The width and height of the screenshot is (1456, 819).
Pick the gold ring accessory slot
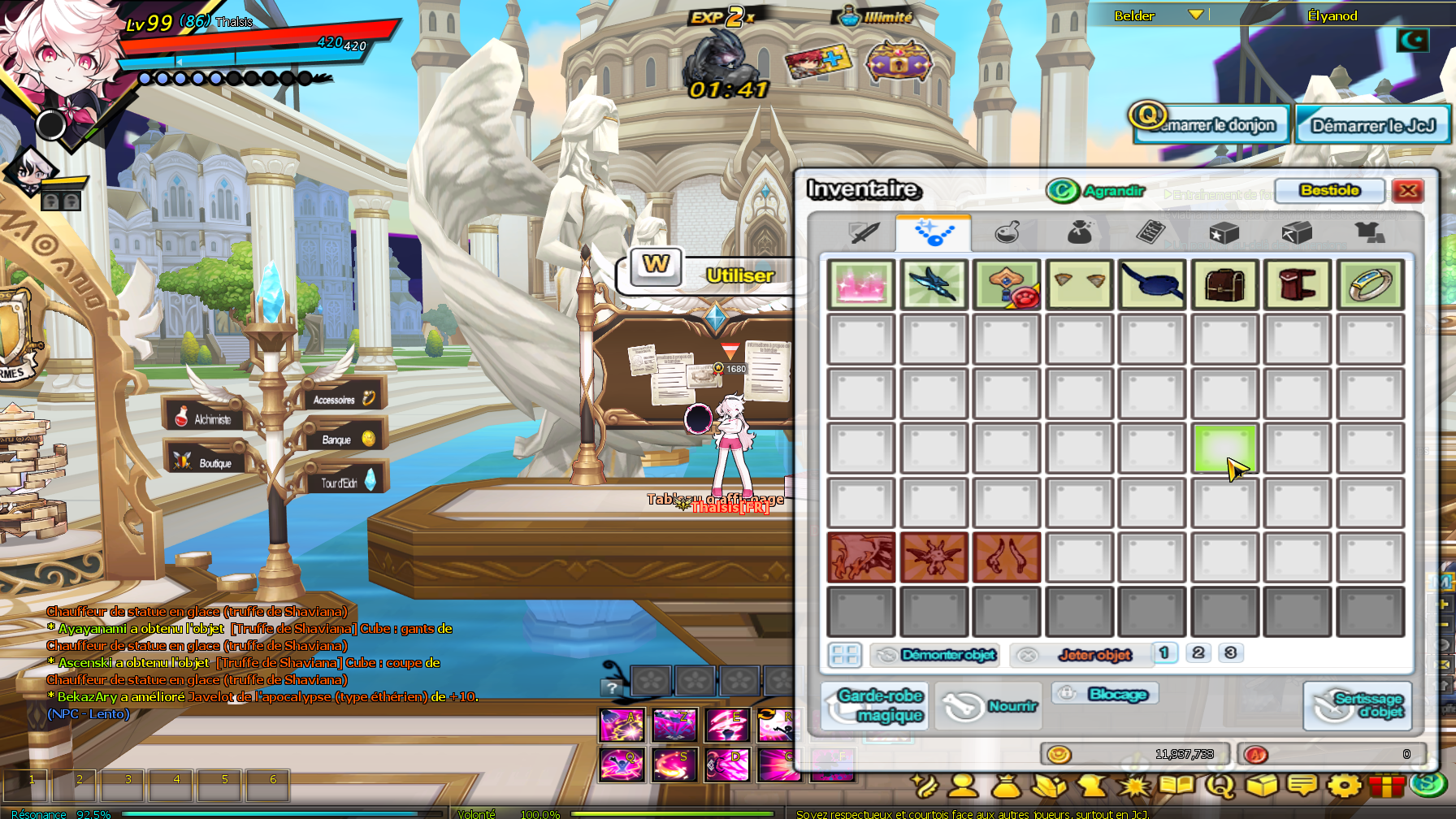click(x=1370, y=285)
